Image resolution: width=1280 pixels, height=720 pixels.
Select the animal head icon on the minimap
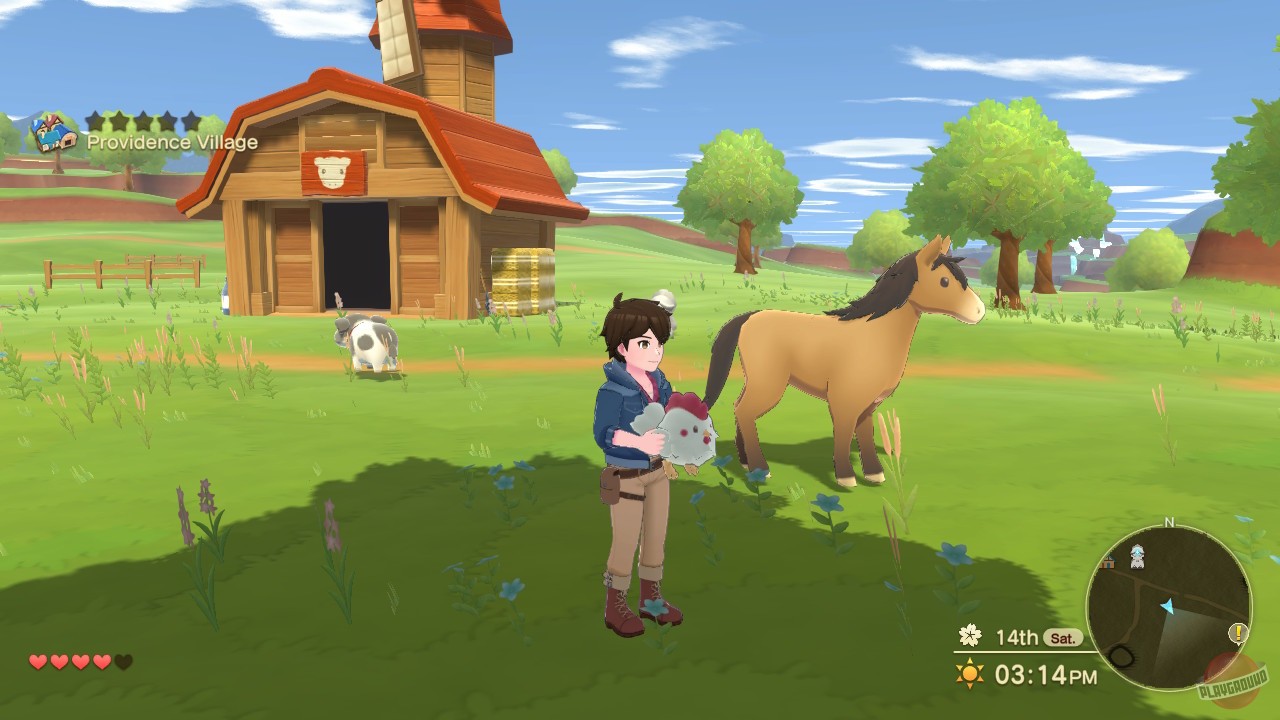[x=1136, y=557]
